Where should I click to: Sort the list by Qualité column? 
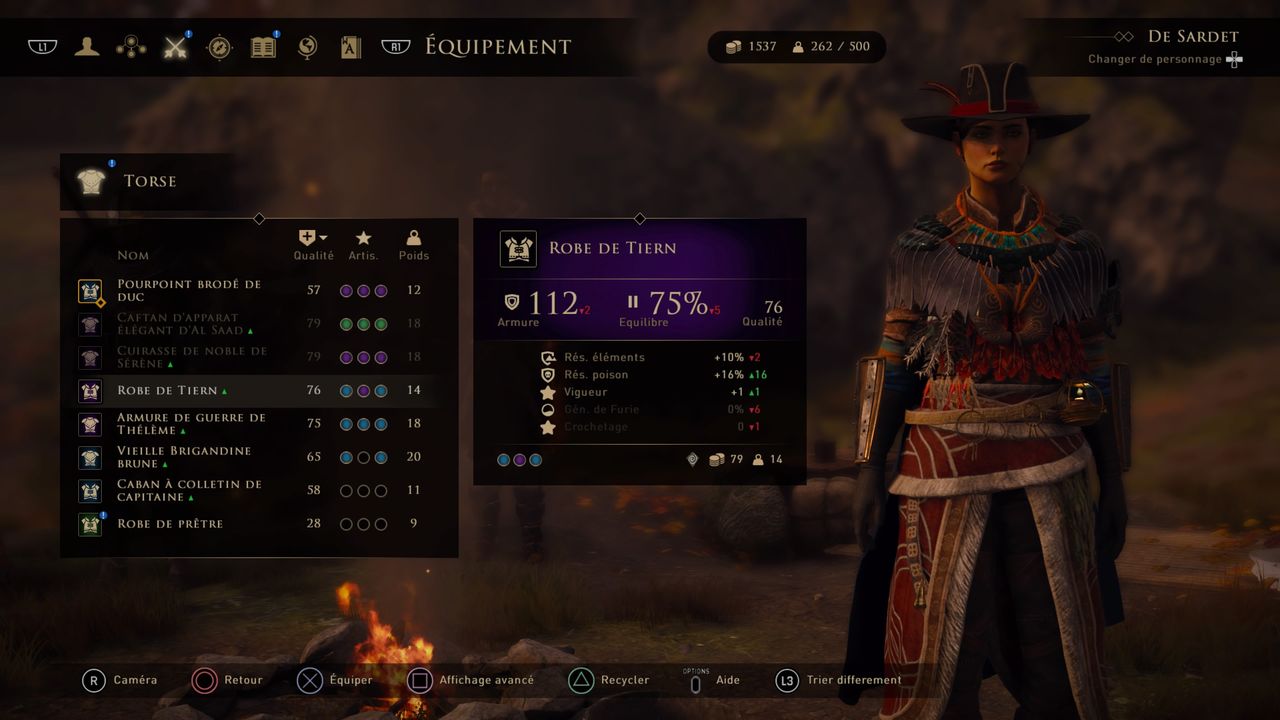pyautogui.click(x=313, y=244)
